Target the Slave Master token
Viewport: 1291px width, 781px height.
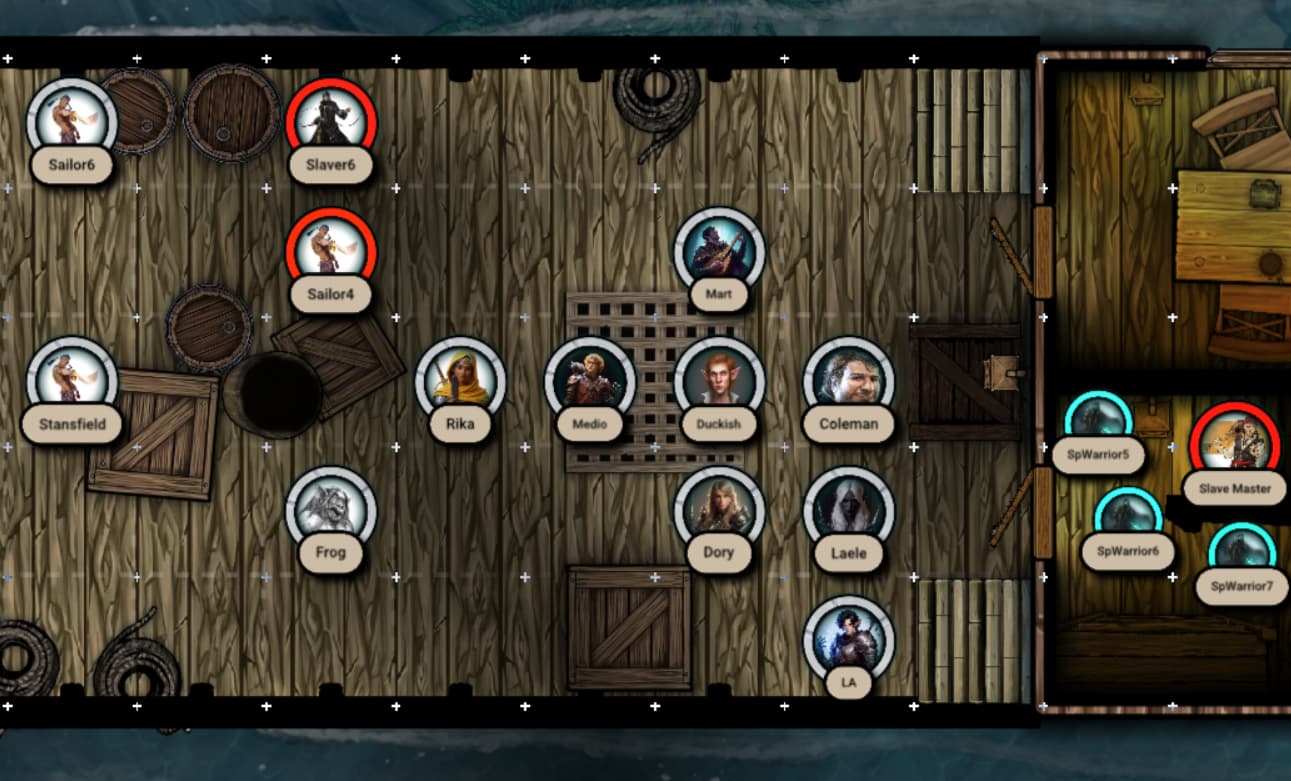[1234, 446]
